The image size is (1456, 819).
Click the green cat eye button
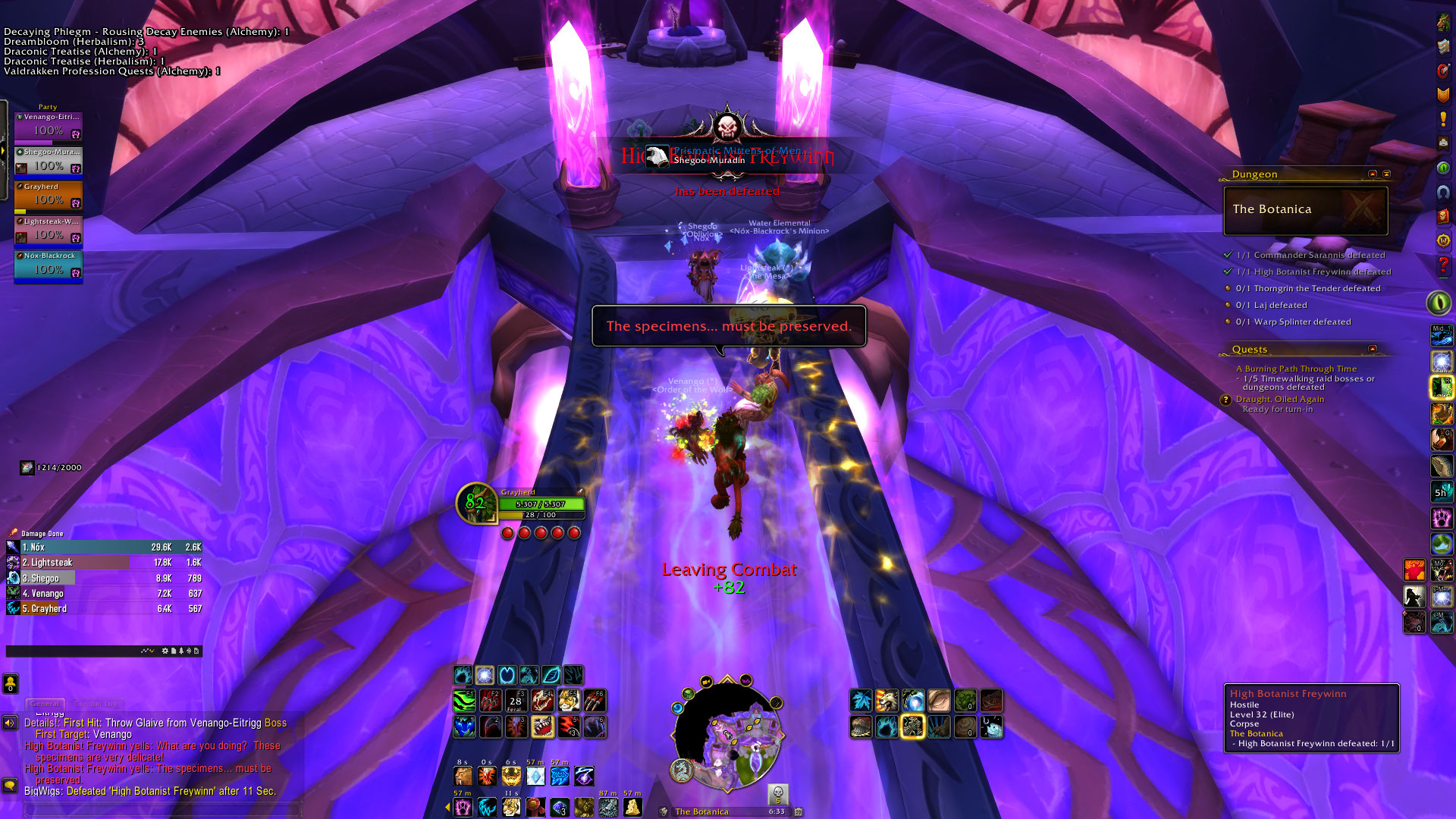pyautogui.click(x=1439, y=303)
